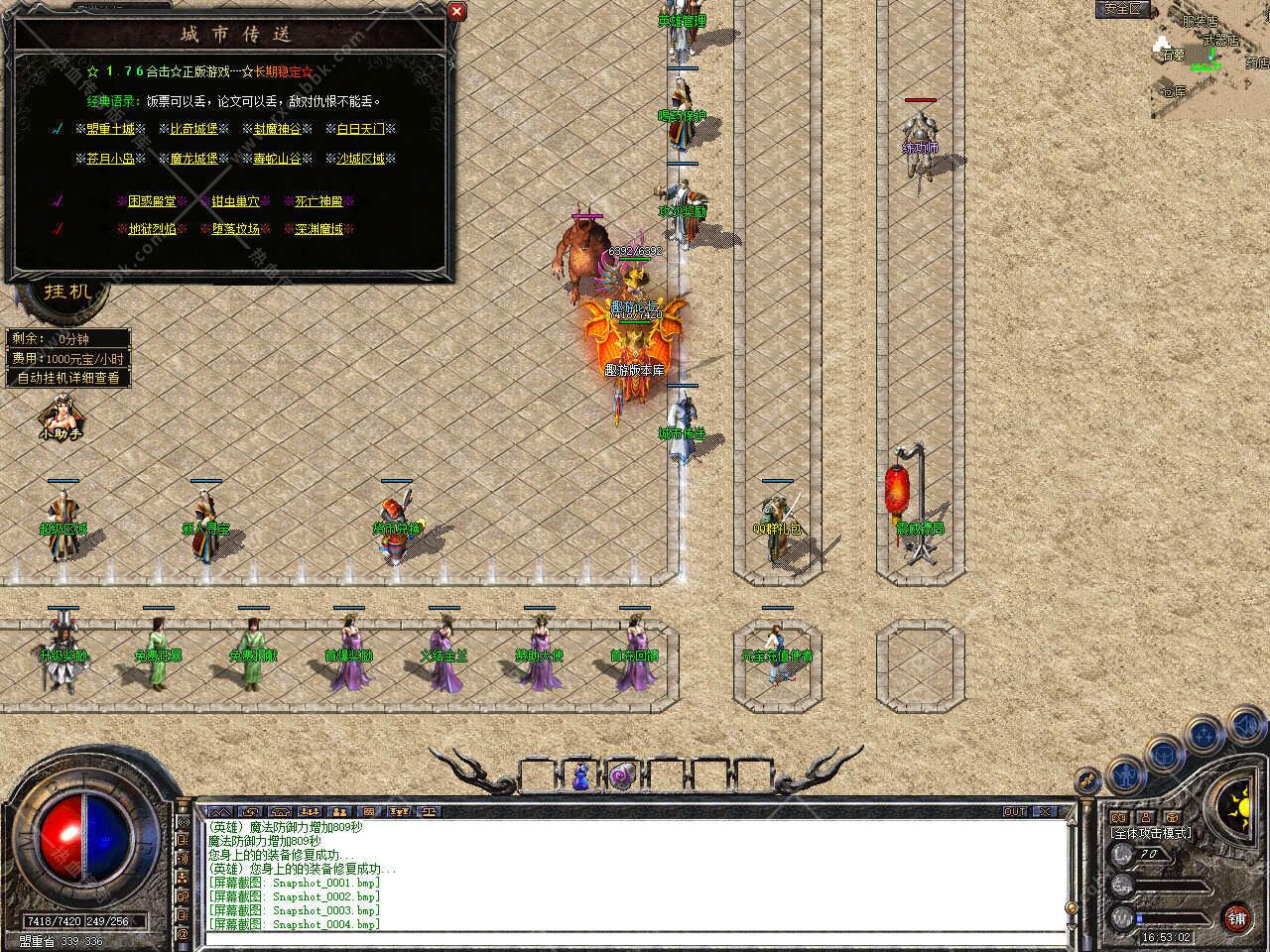Teleport to 深渊魔域
Screen dimensions: 1270x952
318,229
